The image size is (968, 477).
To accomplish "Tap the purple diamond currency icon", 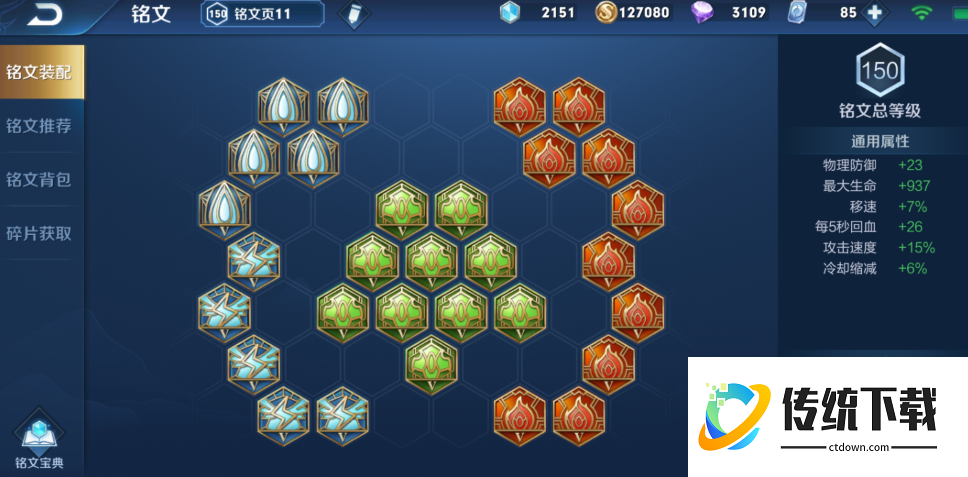I will 703,13.
